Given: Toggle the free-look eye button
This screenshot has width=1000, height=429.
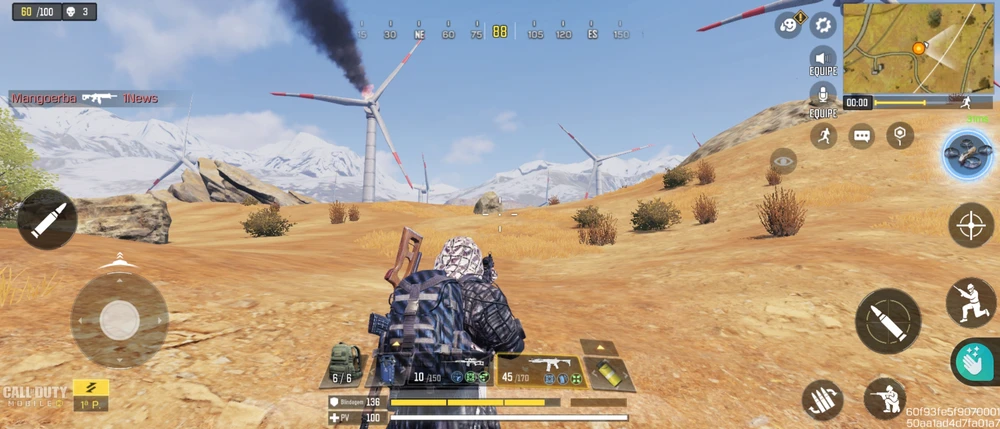Looking at the screenshot, I should (x=784, y=161).
